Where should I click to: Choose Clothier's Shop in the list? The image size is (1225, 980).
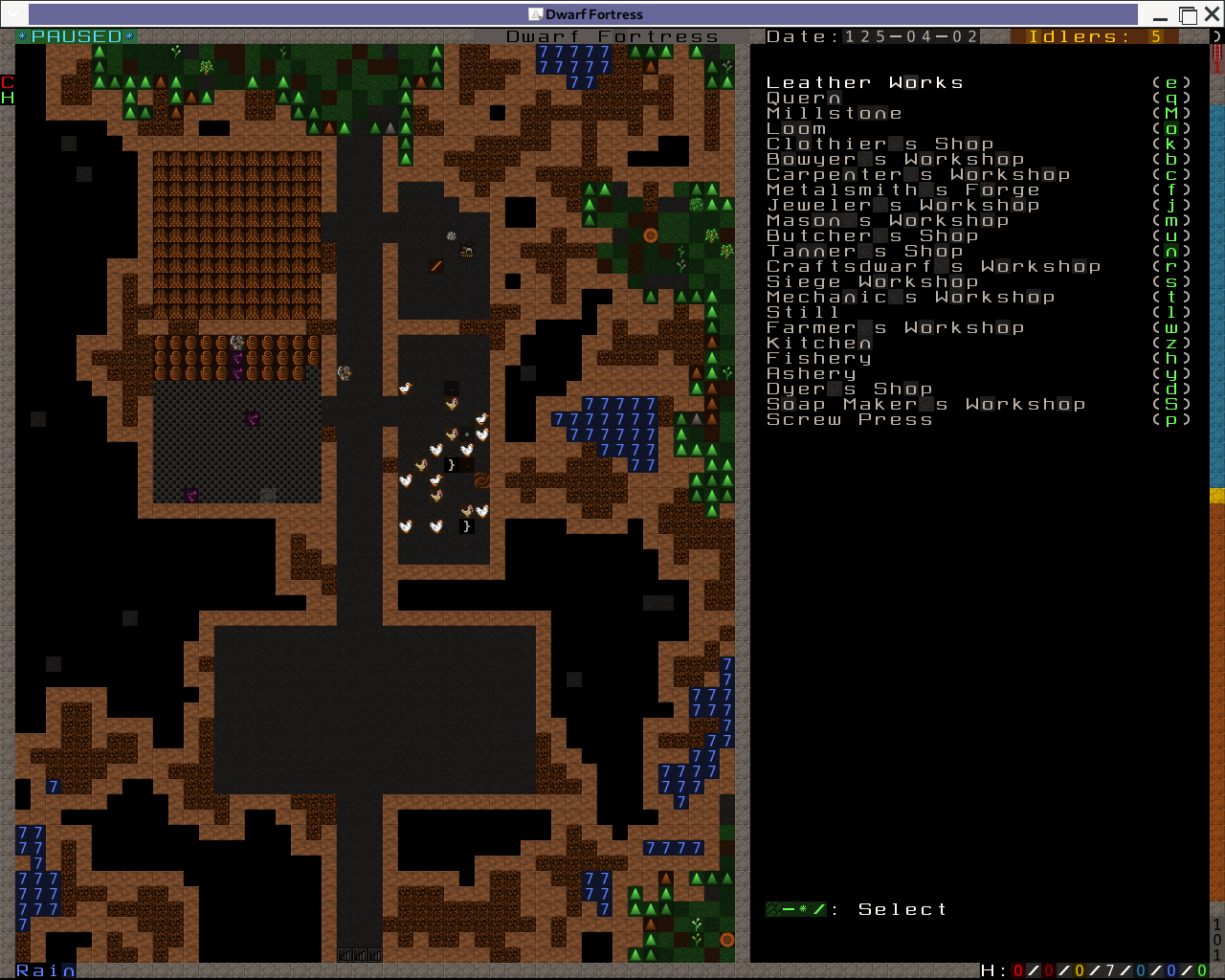(880, 145)
